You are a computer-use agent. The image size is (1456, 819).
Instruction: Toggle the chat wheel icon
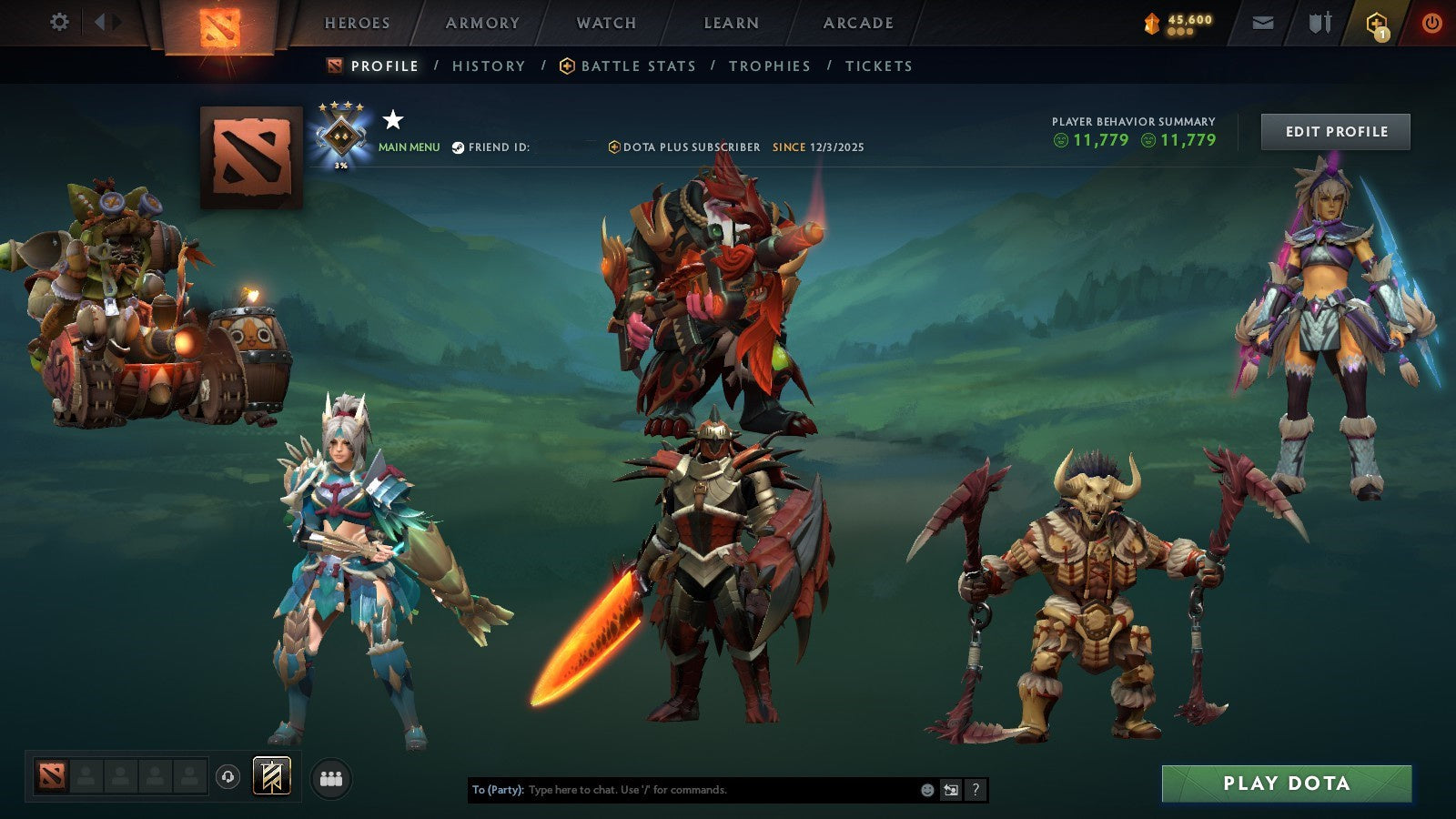point(952,790)
